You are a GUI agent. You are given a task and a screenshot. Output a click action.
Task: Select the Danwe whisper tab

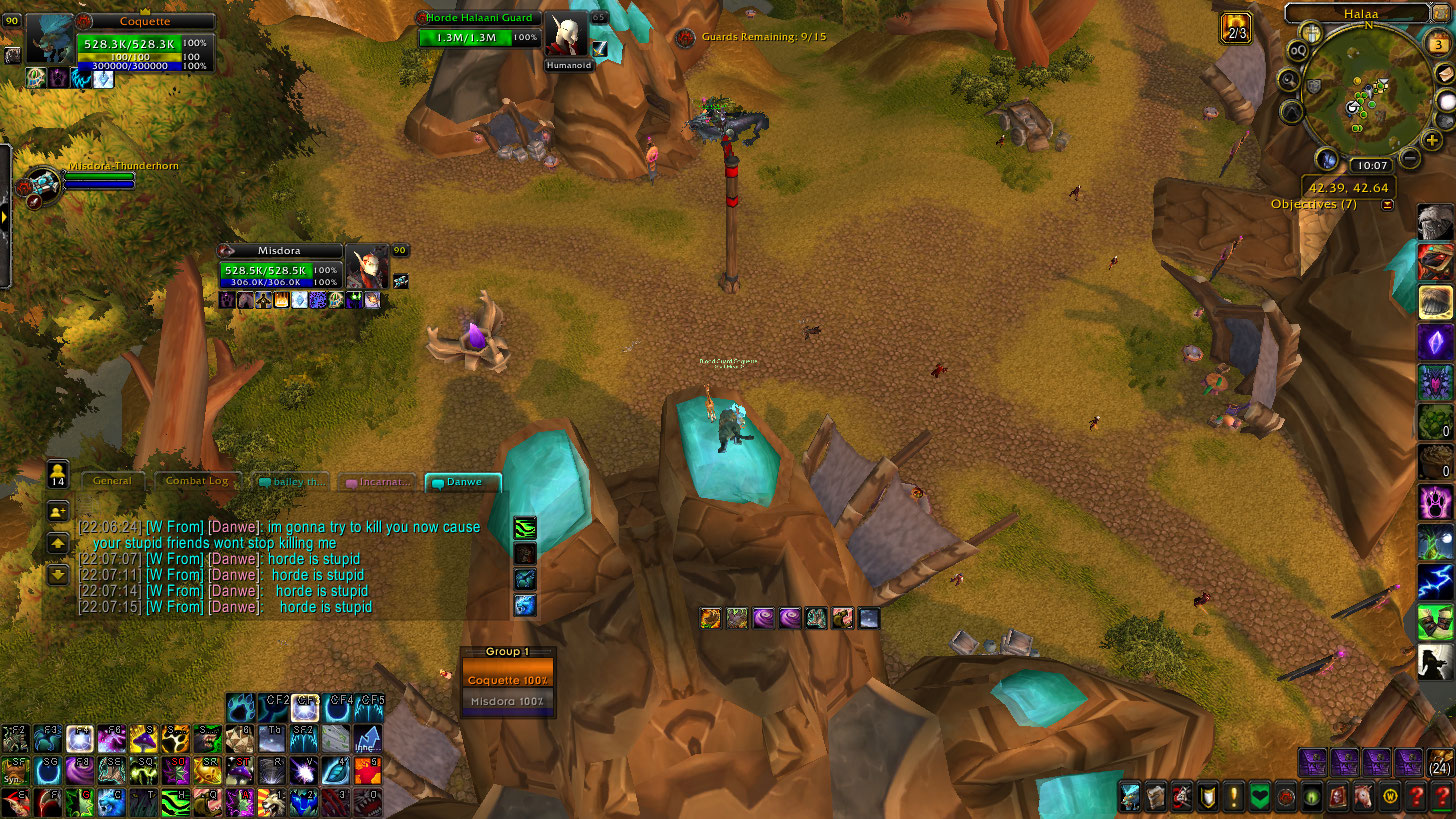463,482
